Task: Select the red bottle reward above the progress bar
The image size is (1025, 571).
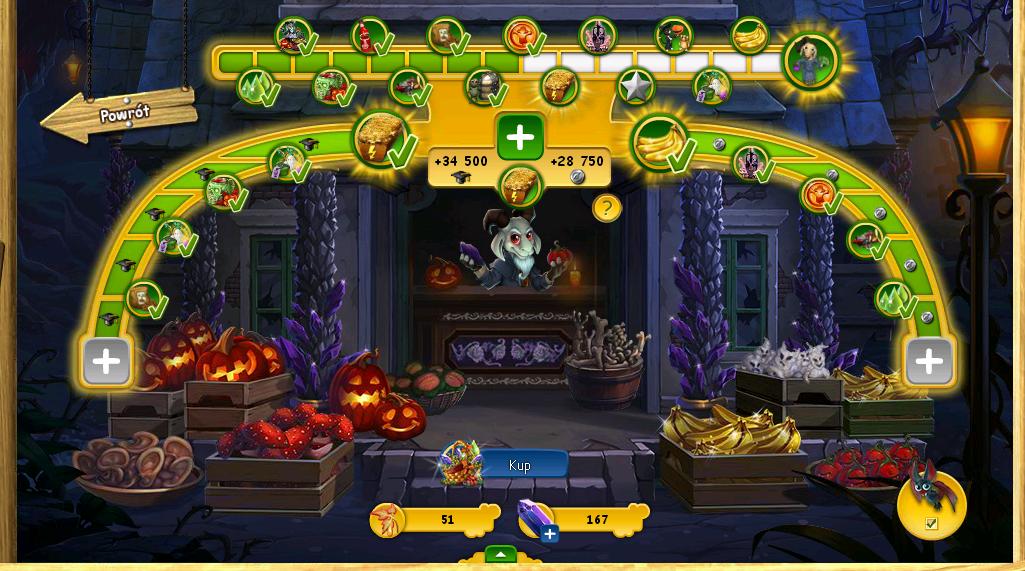Action: 369,36
